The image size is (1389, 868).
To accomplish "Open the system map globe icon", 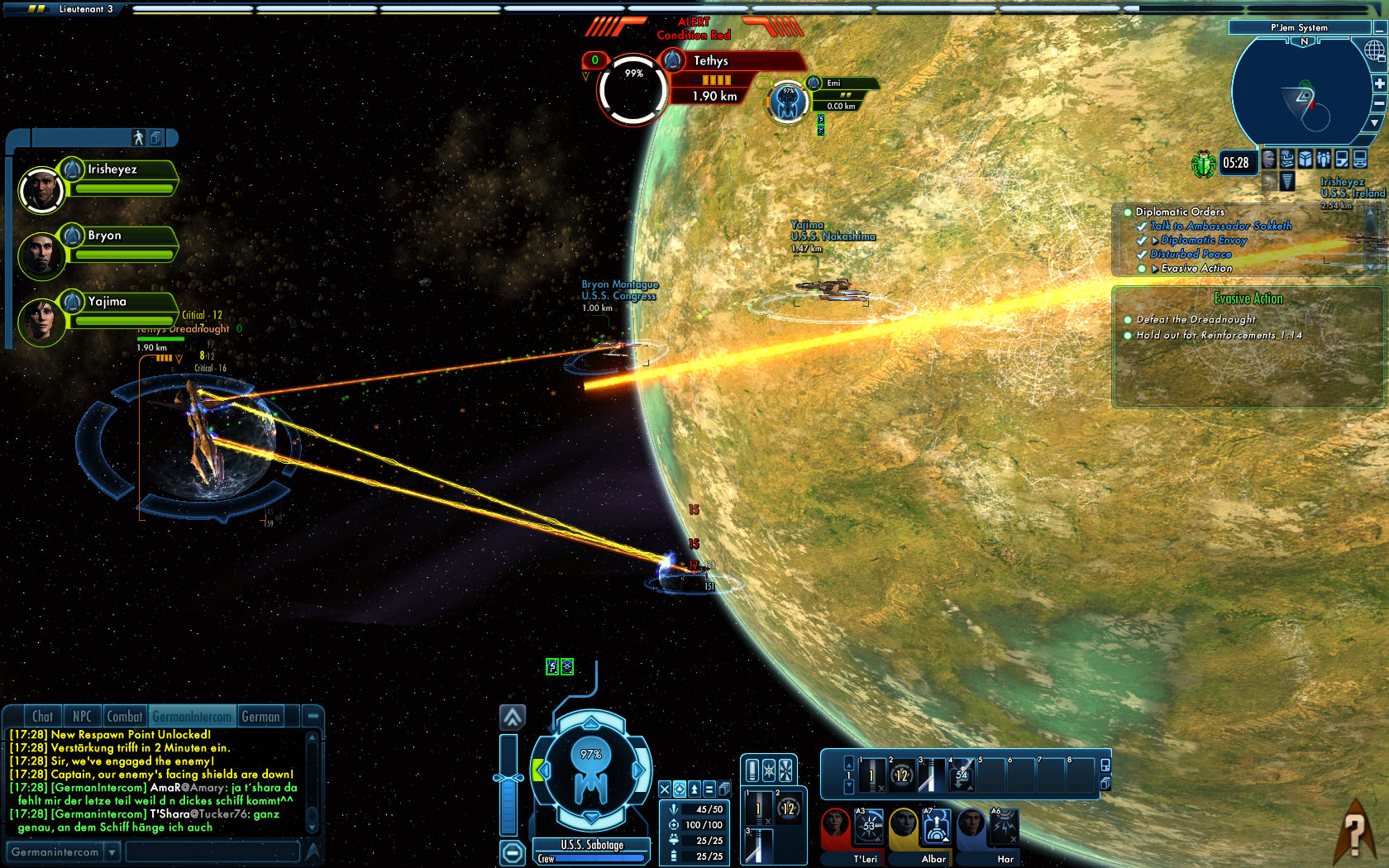I will pos(1374,51).
